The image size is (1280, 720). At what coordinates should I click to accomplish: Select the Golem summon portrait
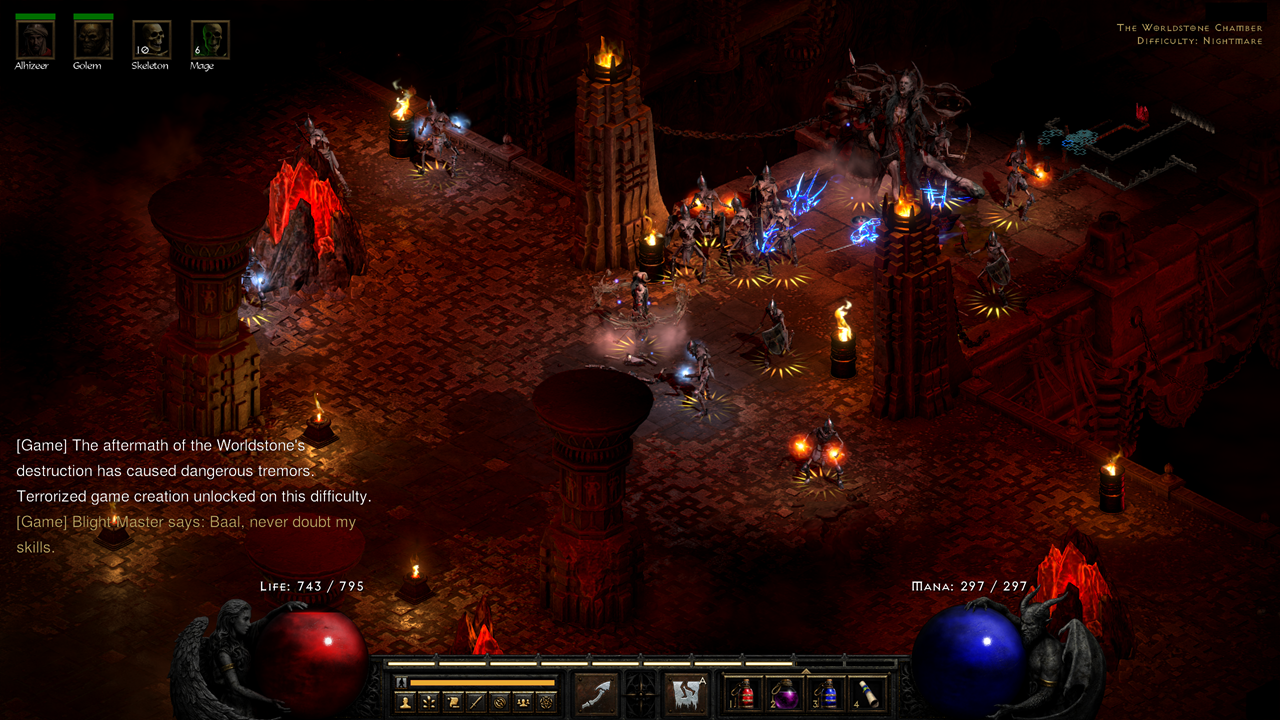pyautogui.click(x=92, y=37)
